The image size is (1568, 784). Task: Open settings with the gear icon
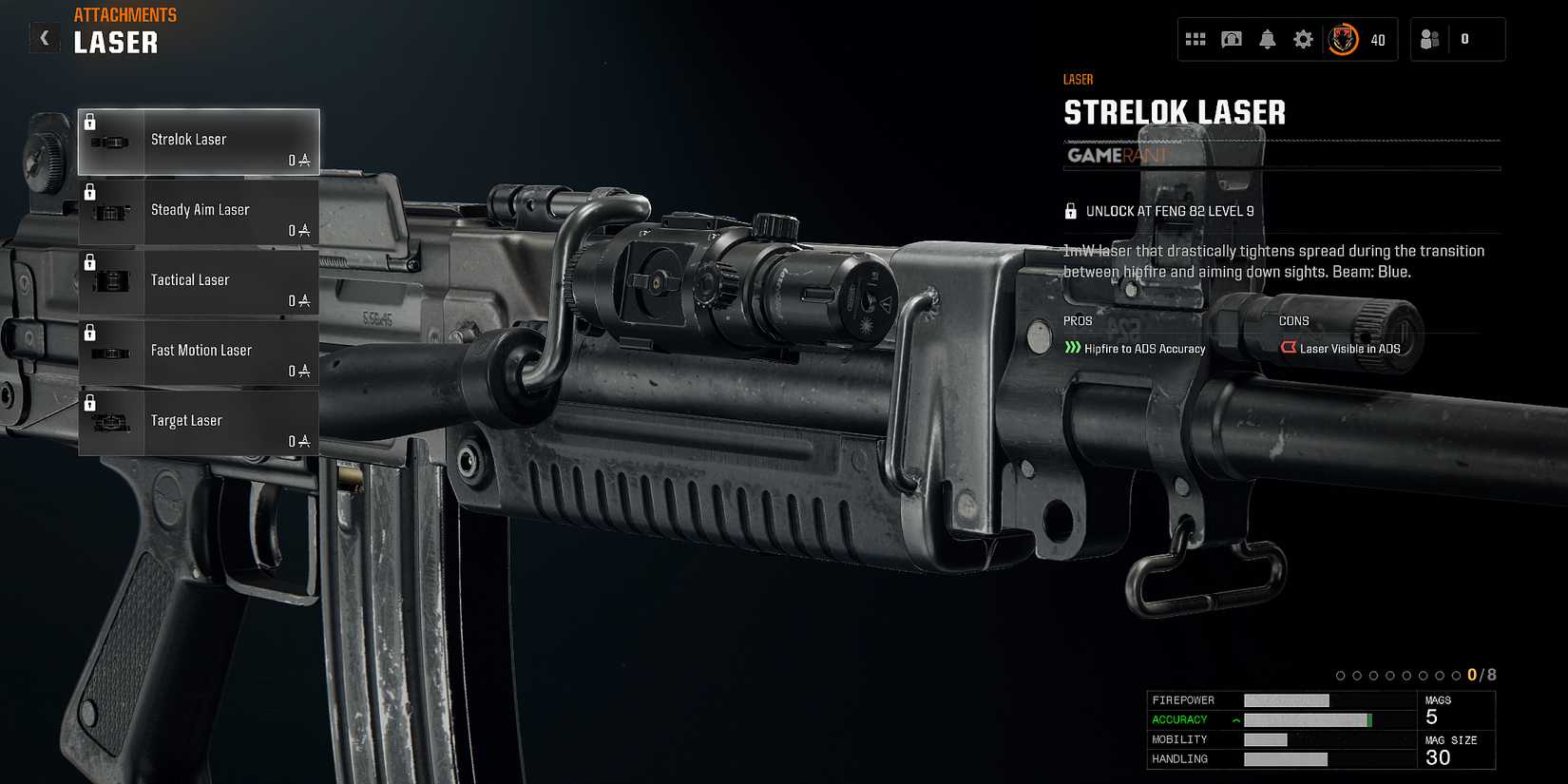click(x=1304, y=39)
